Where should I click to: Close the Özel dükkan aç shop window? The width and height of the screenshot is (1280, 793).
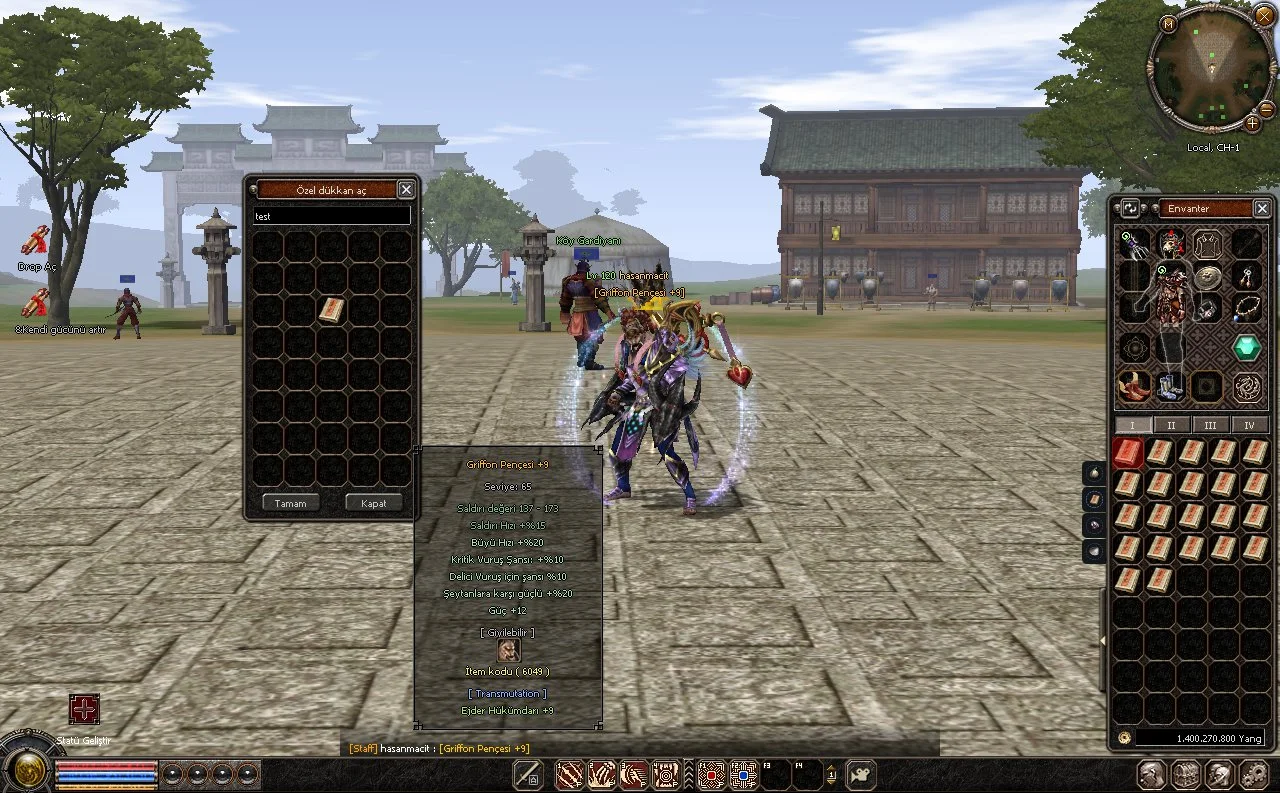coord(406,189)
